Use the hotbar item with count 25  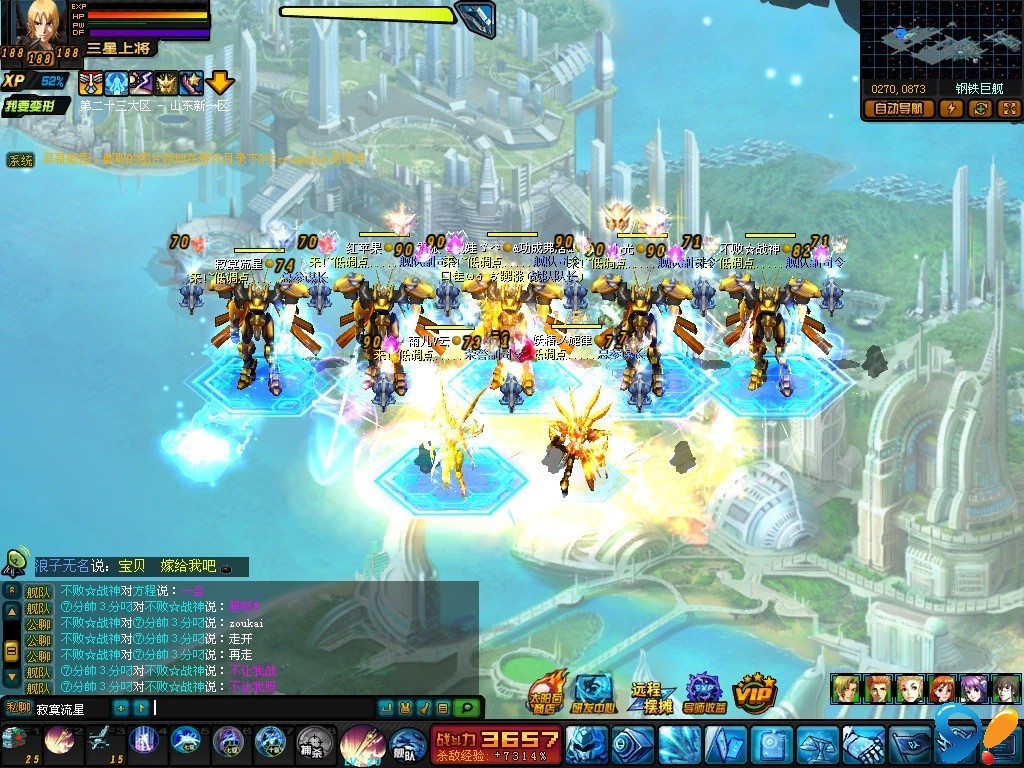(x=17, y=741)
